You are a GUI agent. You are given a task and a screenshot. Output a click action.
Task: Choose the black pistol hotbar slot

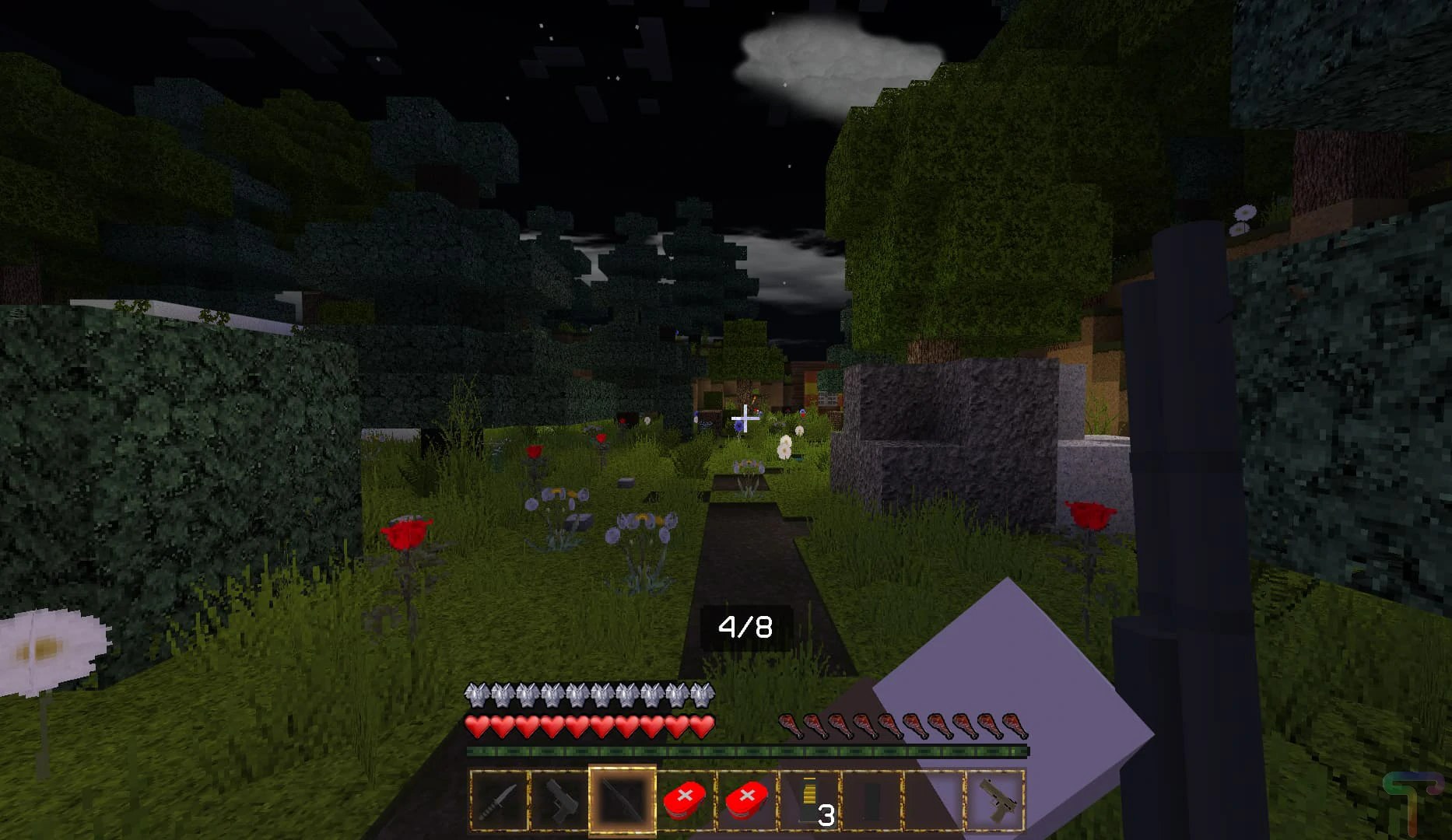coord(560,800)
